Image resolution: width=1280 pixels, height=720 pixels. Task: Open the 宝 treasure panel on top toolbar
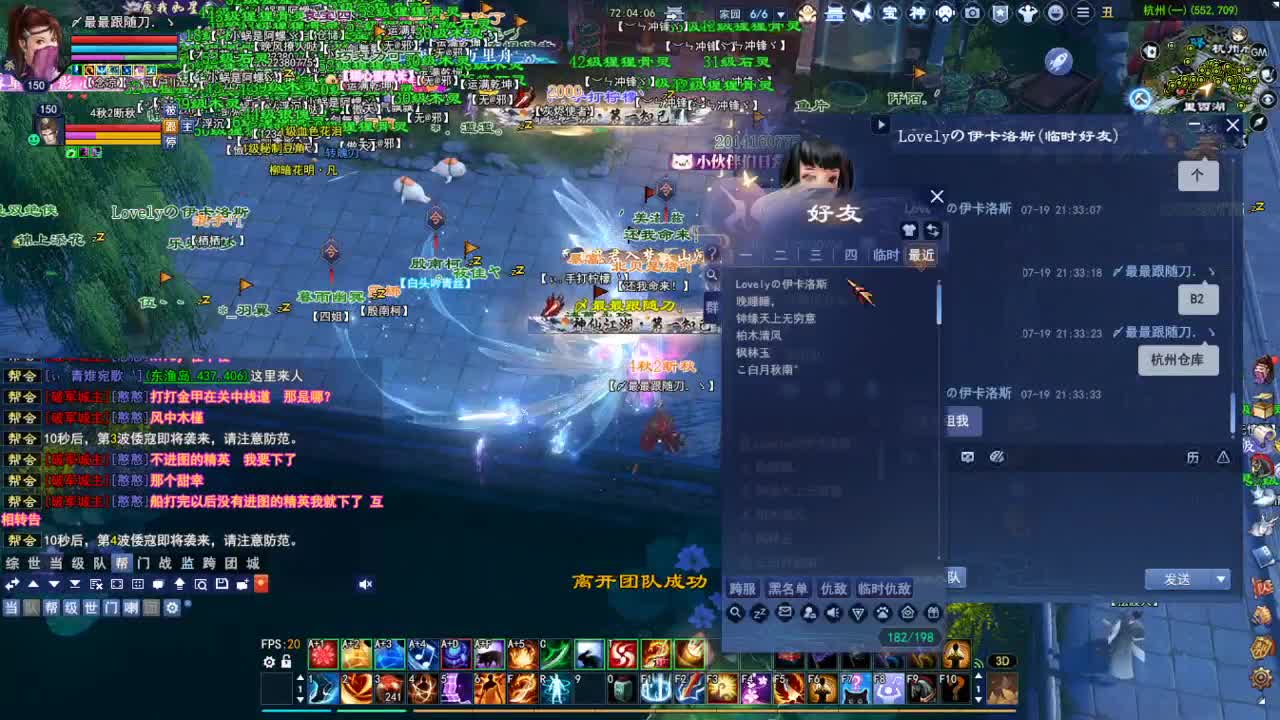pyautogui.click(x=889, y=13)
